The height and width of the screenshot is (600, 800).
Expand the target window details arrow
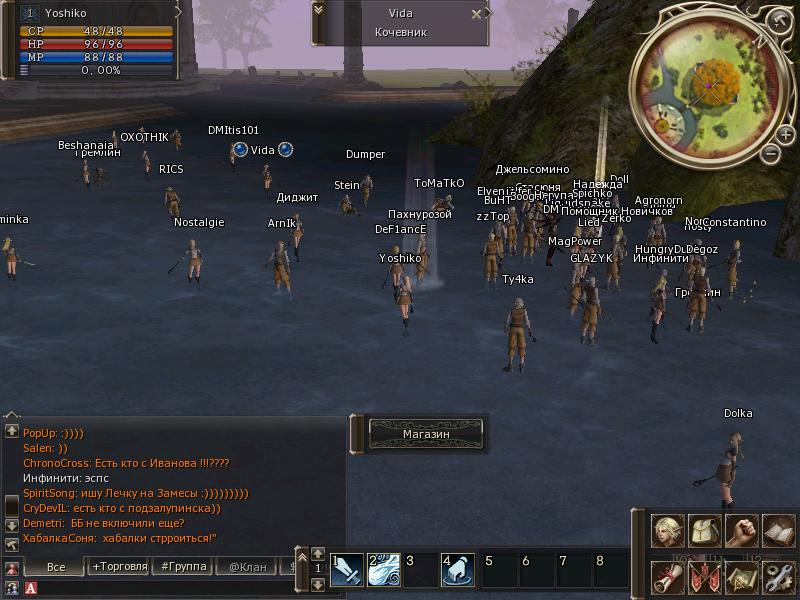coord(319,9)
